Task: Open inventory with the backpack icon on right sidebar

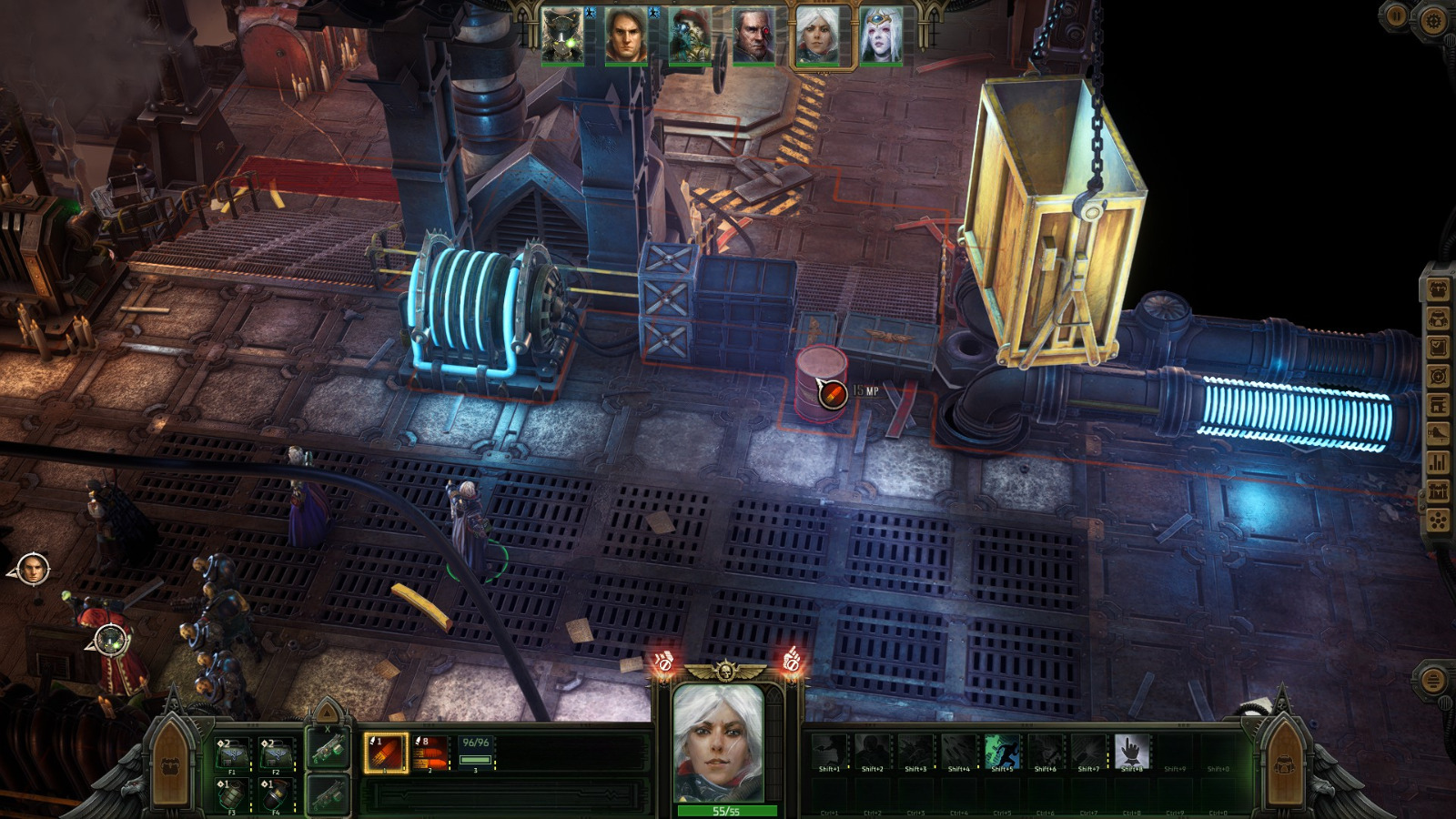Action: point(1440,320)
